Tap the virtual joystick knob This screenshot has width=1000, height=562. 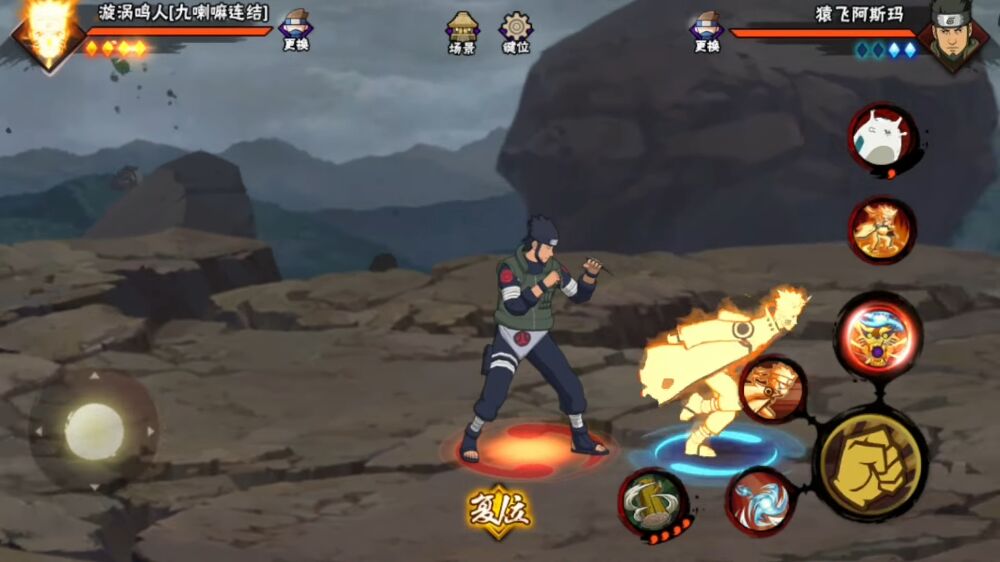94,431
